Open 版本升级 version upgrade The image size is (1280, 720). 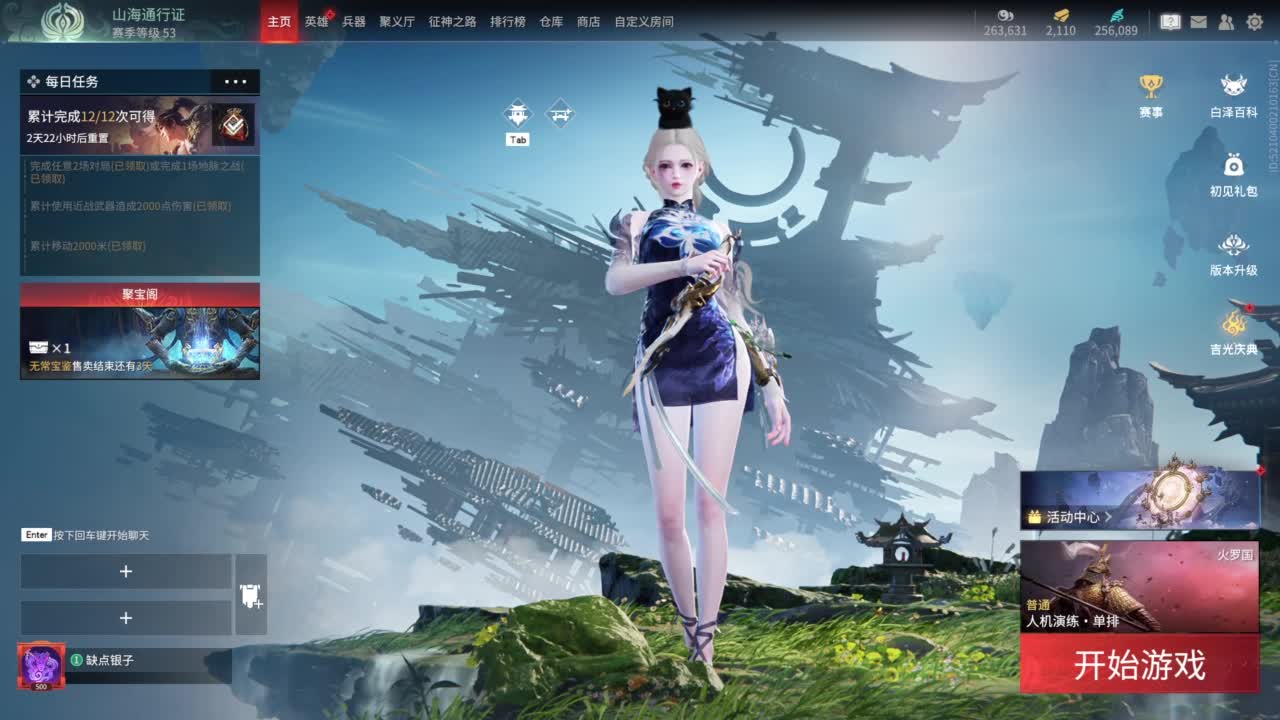tap(1234, 255)
